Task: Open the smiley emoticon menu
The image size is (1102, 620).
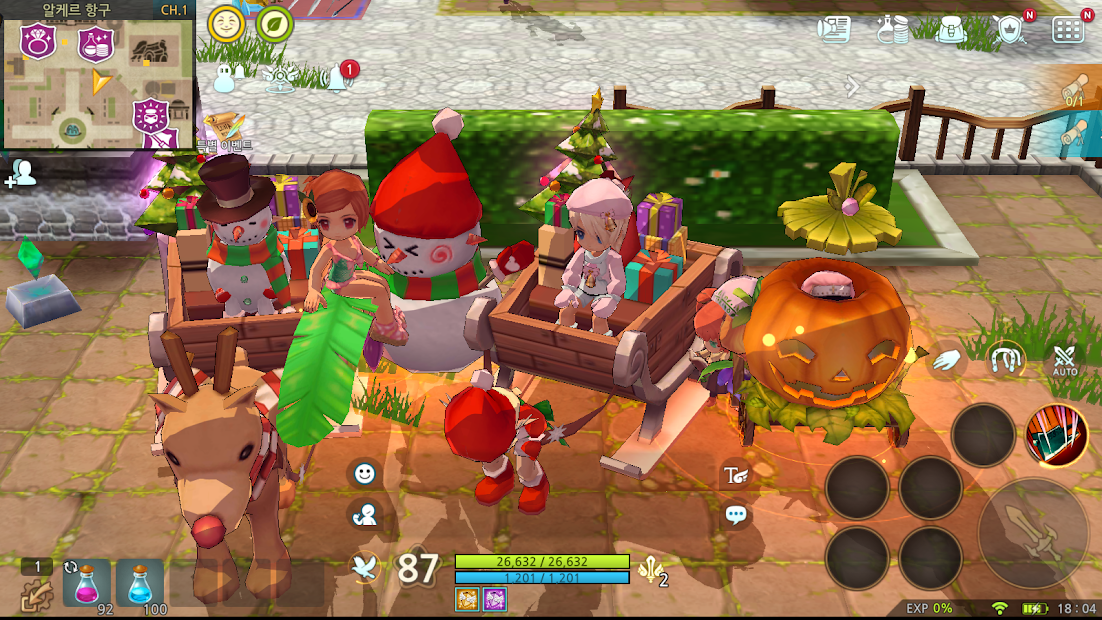Action: [x=365, y=473]
